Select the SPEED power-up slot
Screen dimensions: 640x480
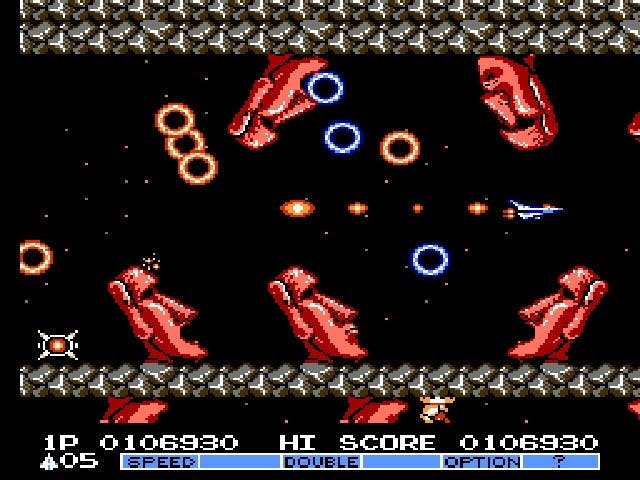pos(160,462)
